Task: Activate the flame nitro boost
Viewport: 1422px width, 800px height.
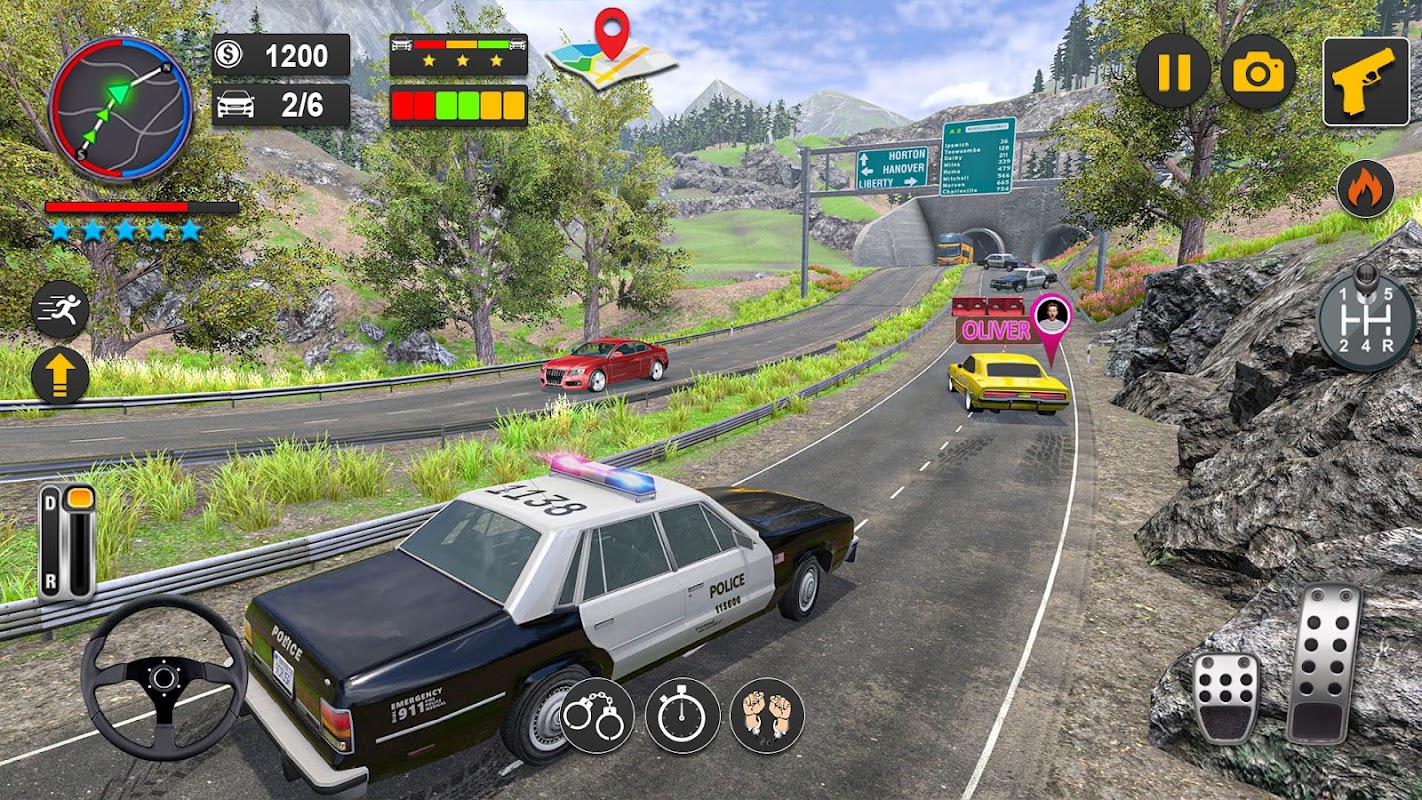Action: coord(1365,189)
